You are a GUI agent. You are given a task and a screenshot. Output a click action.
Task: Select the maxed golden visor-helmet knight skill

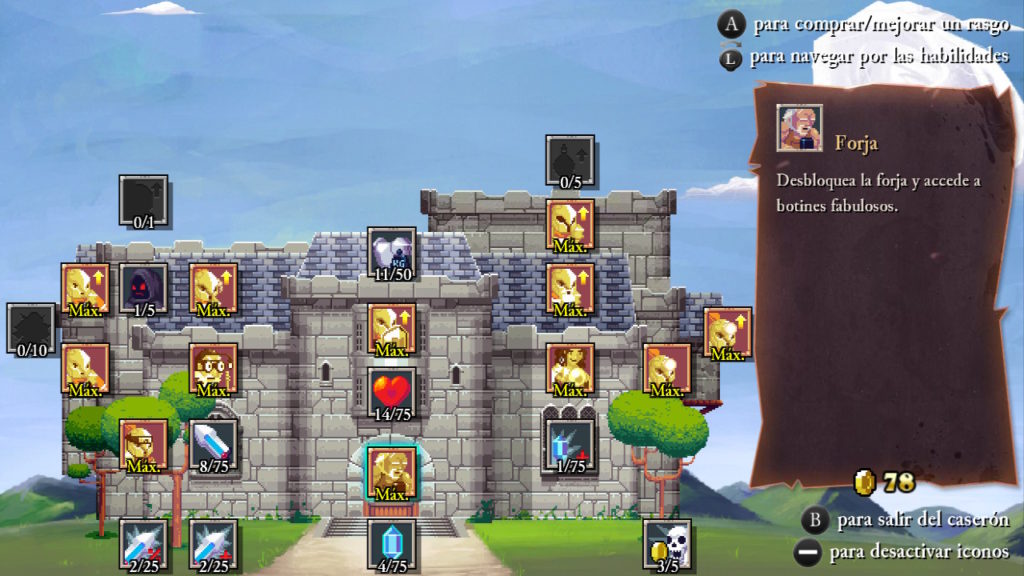pos(144,443)
